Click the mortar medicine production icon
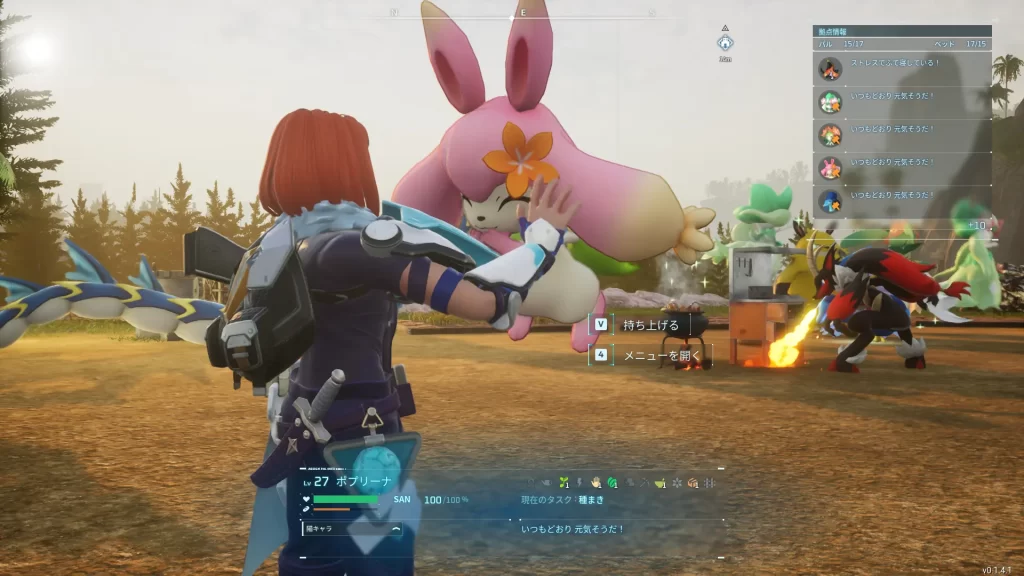The height and width of the screenshot is (576, 1024). 660,483
